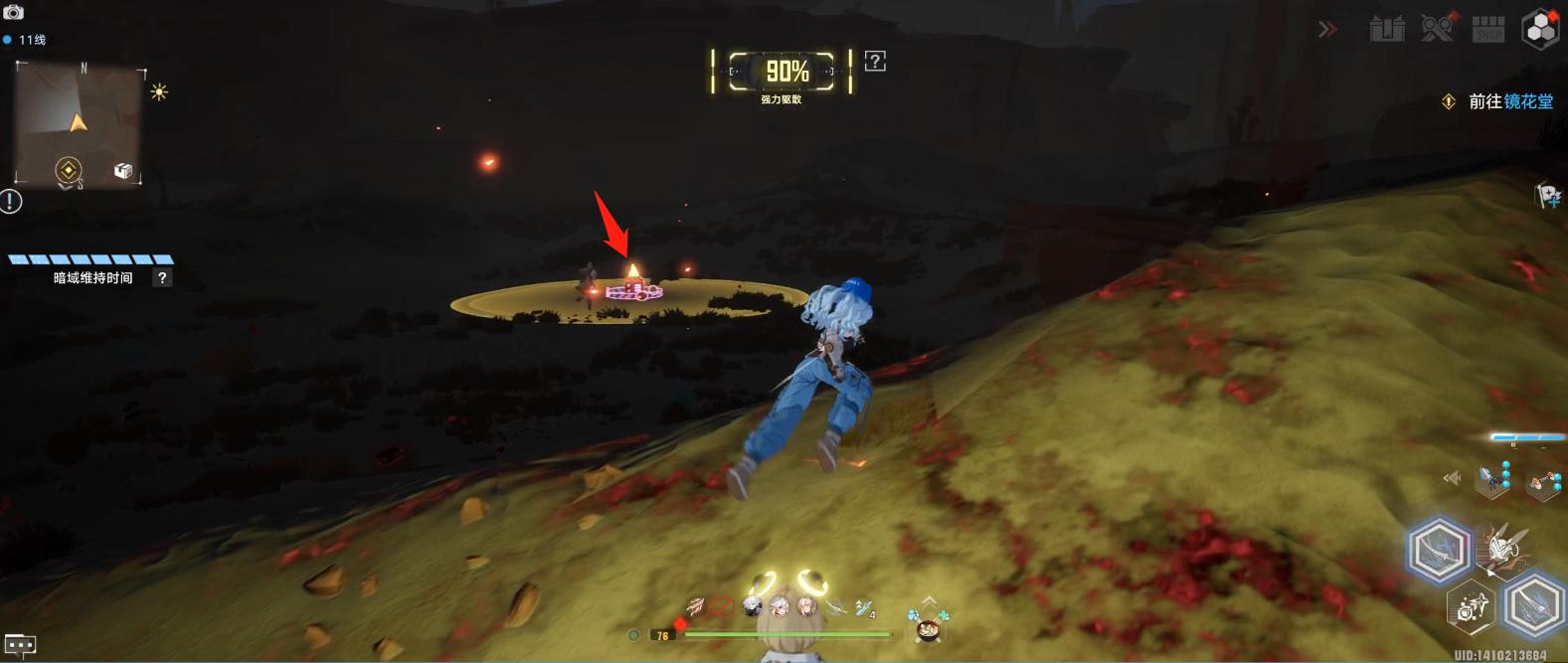Collapse skill row with the double left arrows
The image size is (1568, 663).
[1452, 479]
